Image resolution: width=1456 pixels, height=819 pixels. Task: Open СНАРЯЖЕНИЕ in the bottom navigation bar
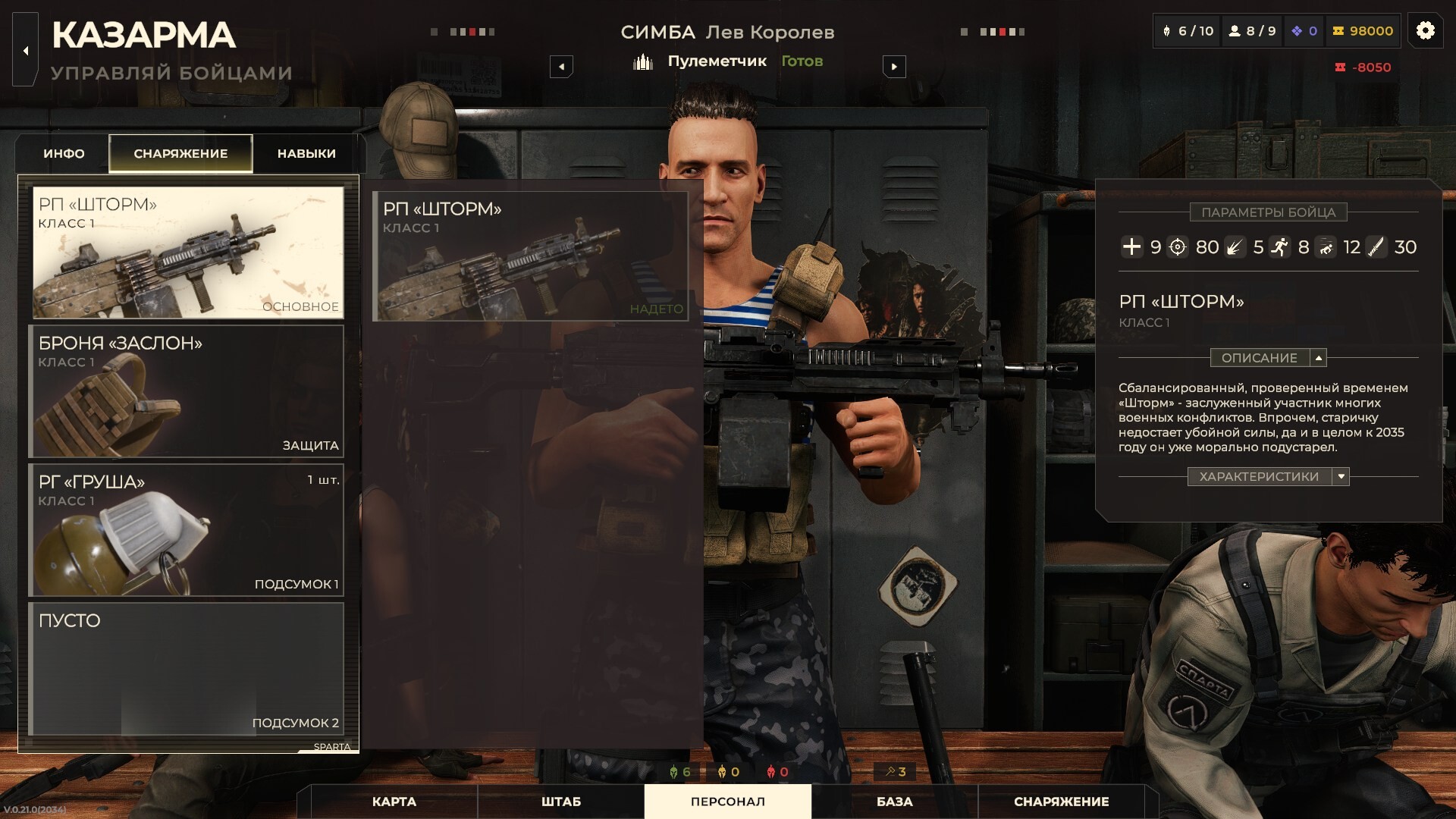1062,802
